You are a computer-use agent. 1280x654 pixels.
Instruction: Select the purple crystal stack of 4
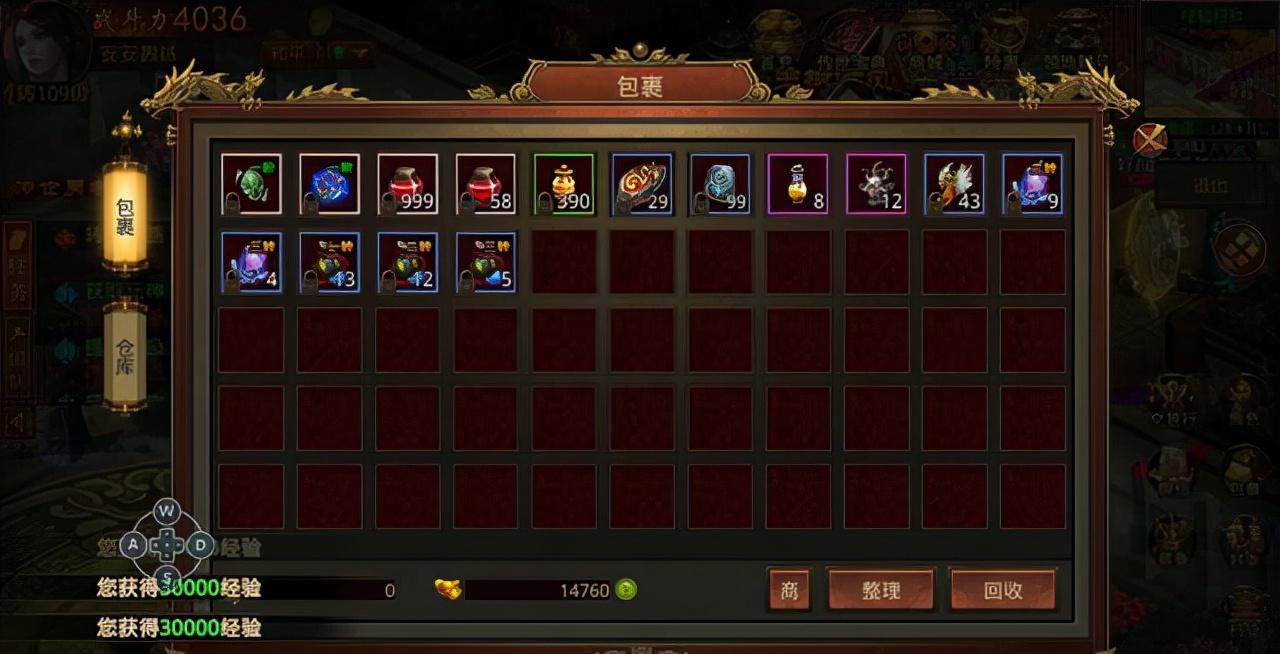coord(251,262)
